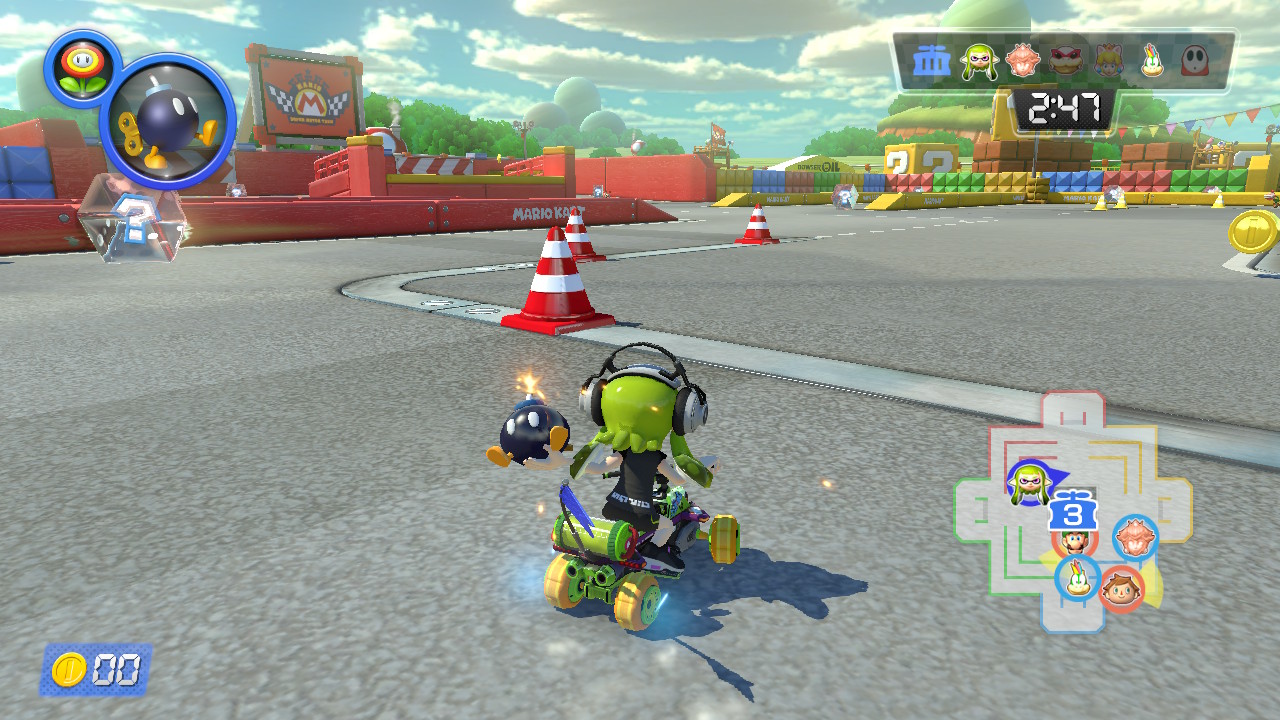Select Lemmy's portrait in the roster bar

pyautogui.click(x=1153, y=63)
